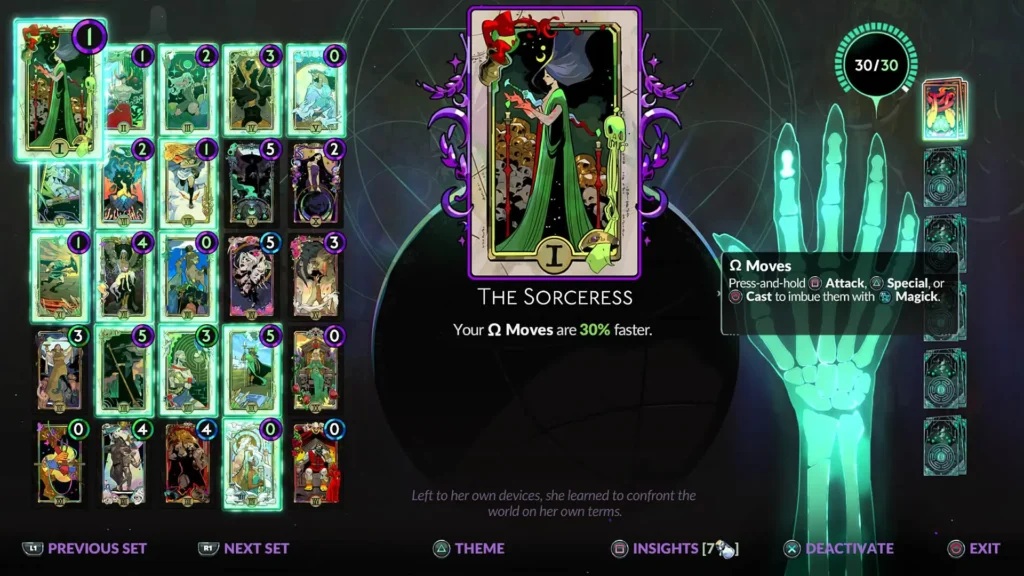1024x576 pixels.
Task: Choose the Judgment card (XXV)
Action: [316, 463]
